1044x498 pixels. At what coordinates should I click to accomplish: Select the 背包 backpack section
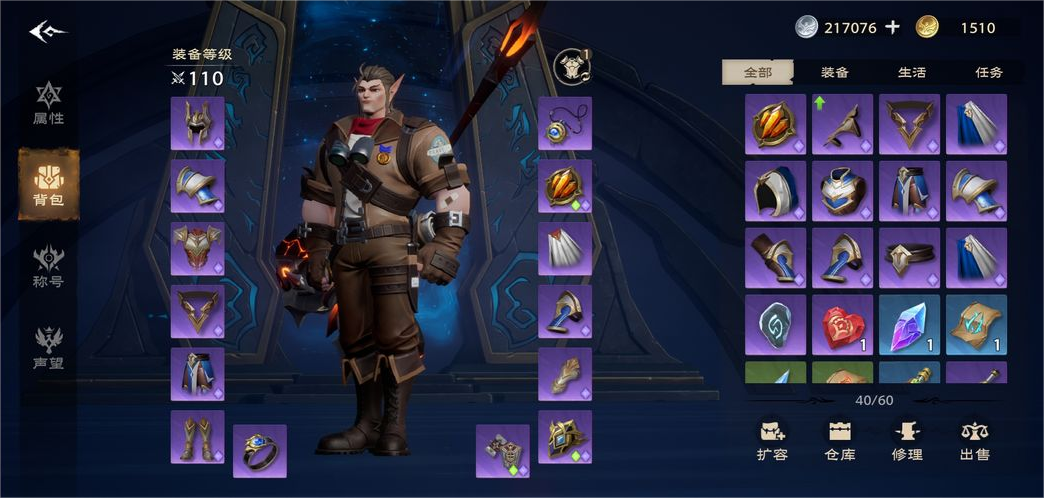click(x=48, y=185)
